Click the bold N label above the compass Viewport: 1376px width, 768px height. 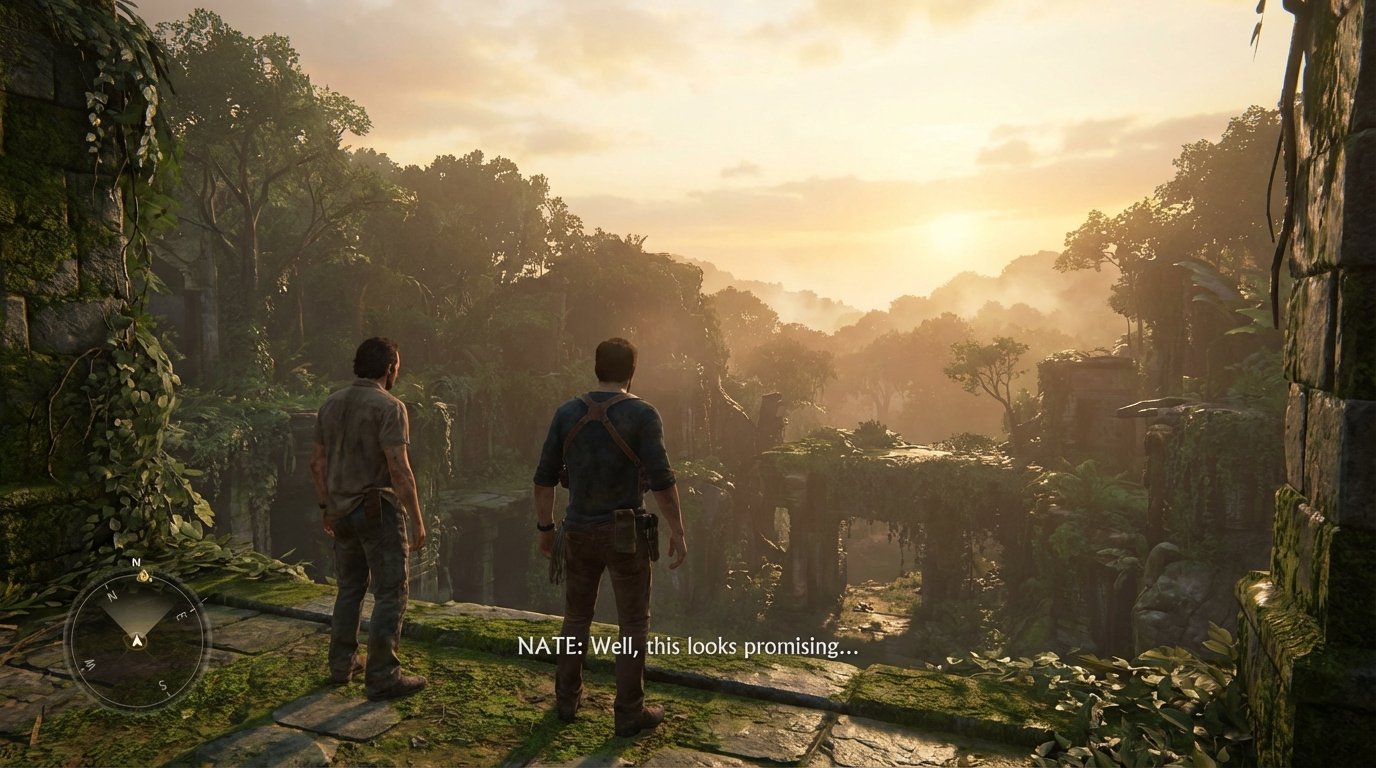[x=135, y=562]
